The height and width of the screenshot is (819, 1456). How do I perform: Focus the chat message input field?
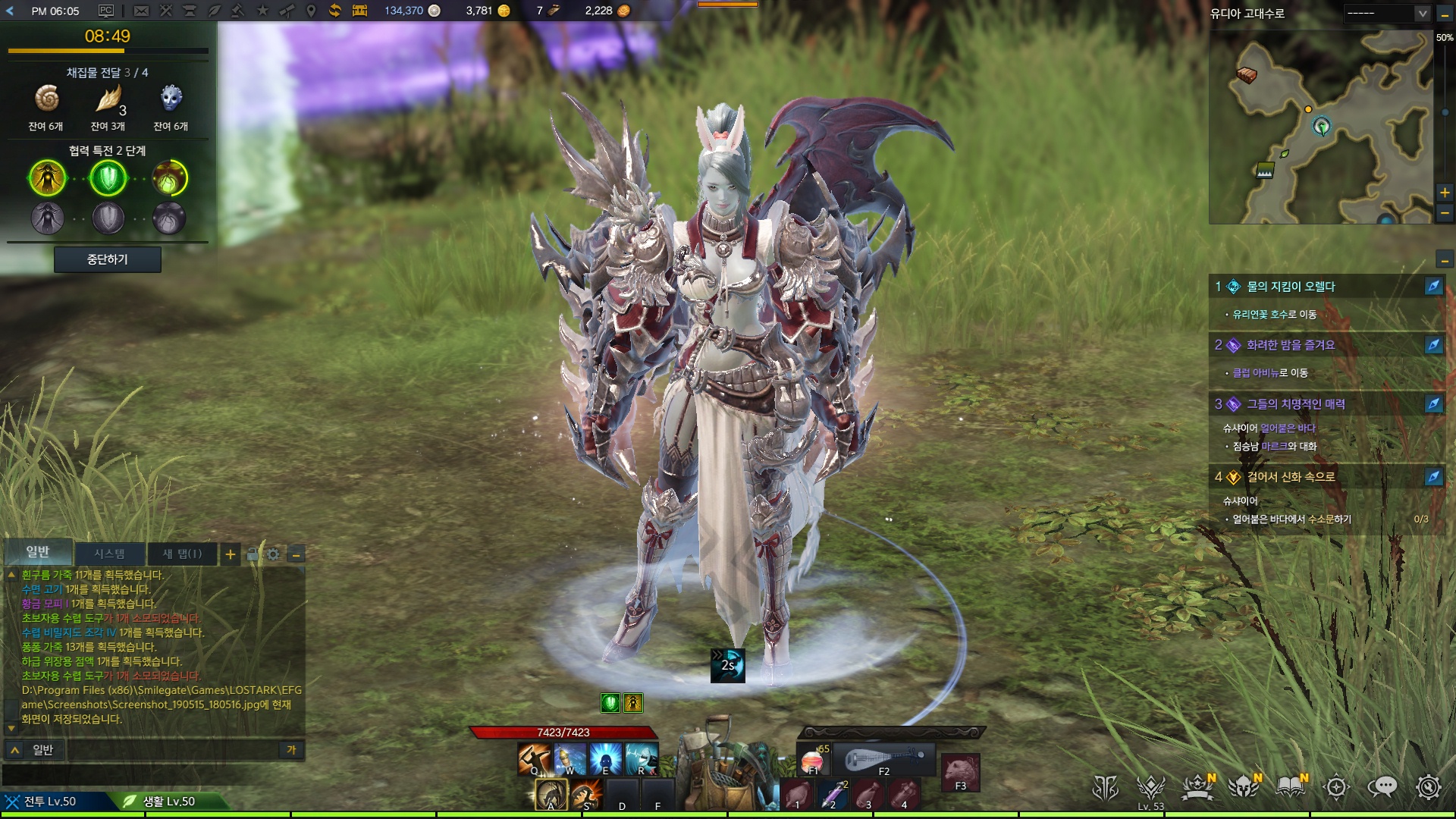pyautogui.click(x=174, y=750)
